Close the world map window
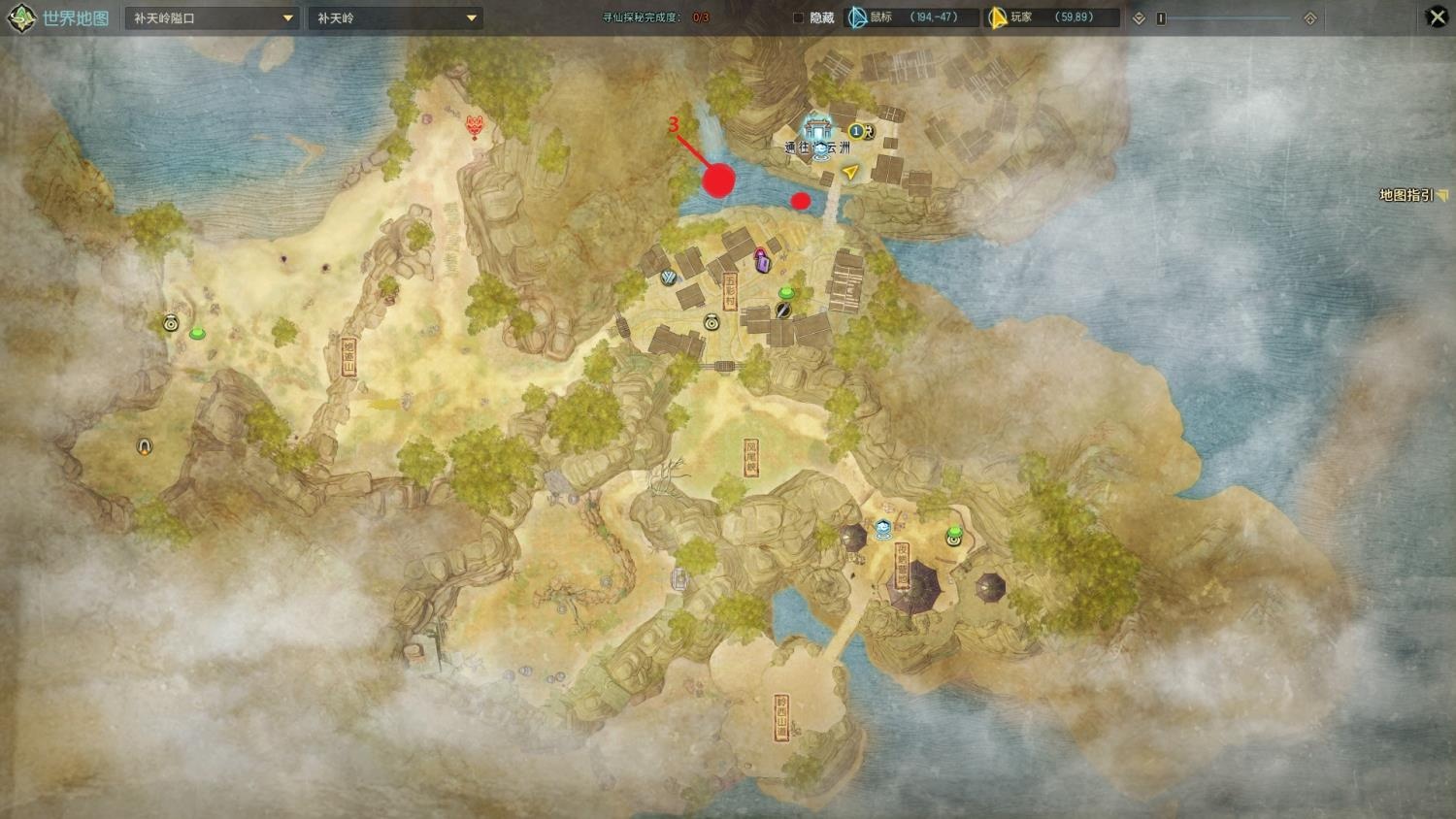This screenshot has width=1456, height=819. click(1437, 17)
